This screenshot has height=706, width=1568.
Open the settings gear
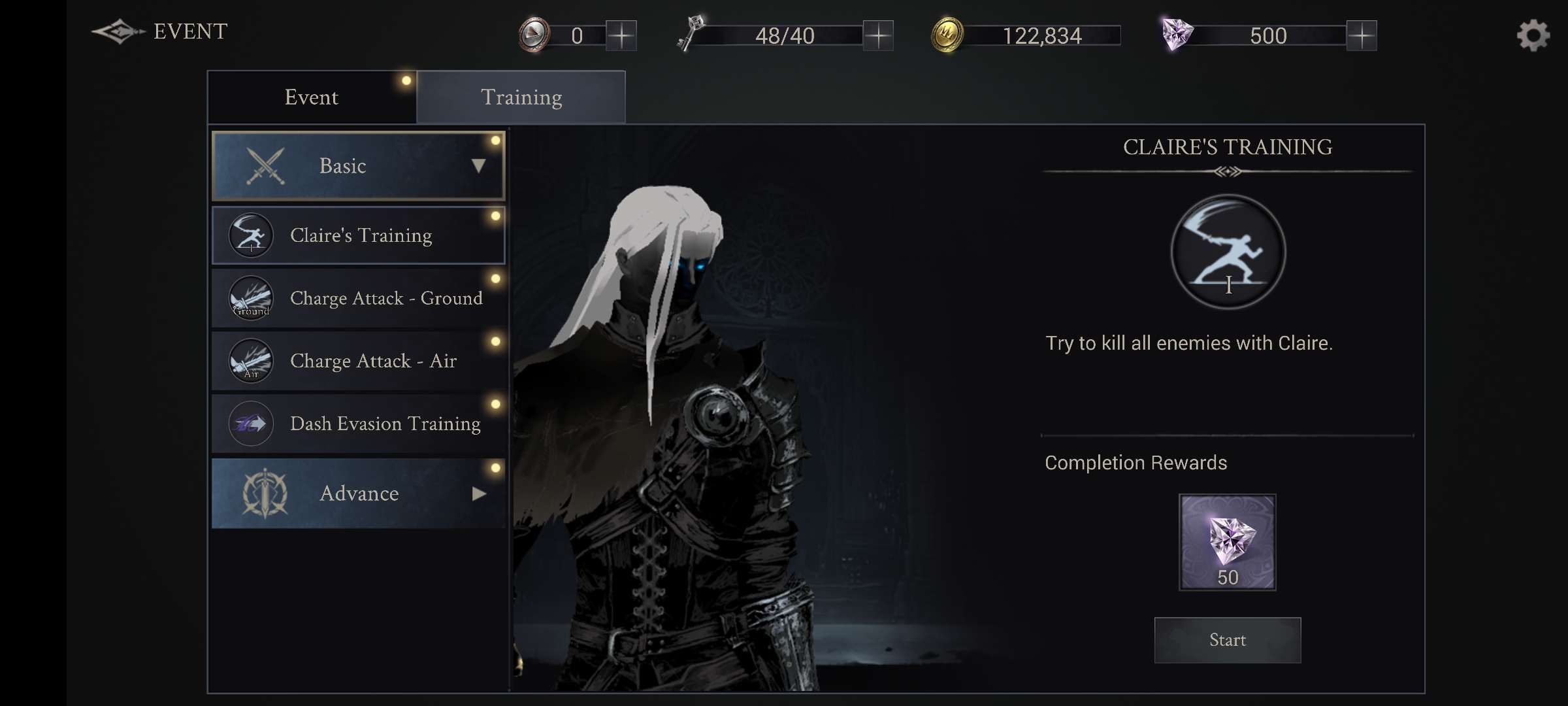1532,35
